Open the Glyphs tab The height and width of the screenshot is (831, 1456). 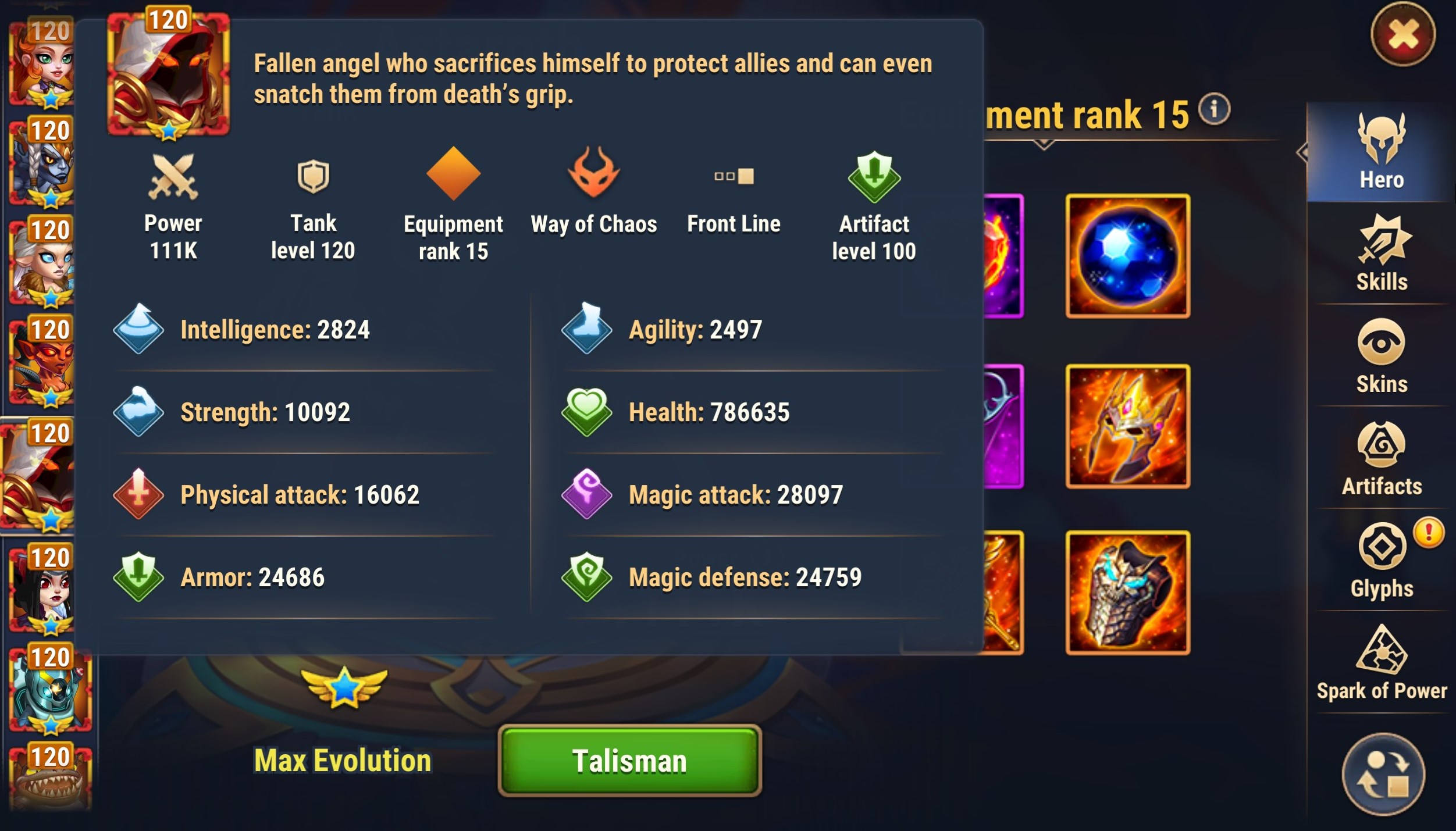click(1382, 561)
